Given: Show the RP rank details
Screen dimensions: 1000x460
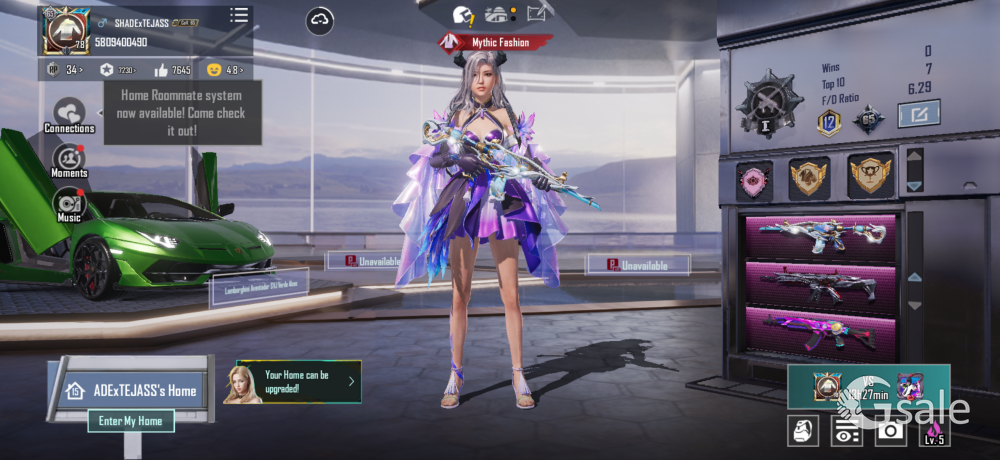Looking at the screenshot, I should (x=63, y=70).
